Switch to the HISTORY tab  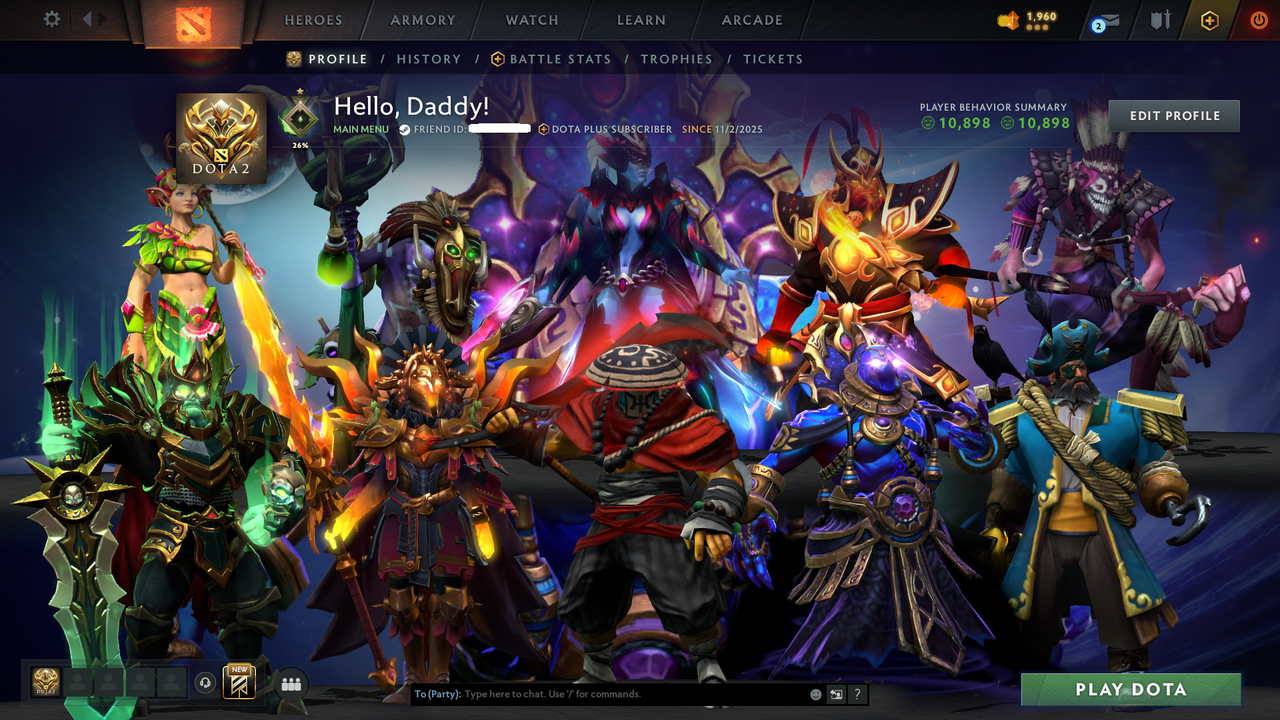point(429,59)
